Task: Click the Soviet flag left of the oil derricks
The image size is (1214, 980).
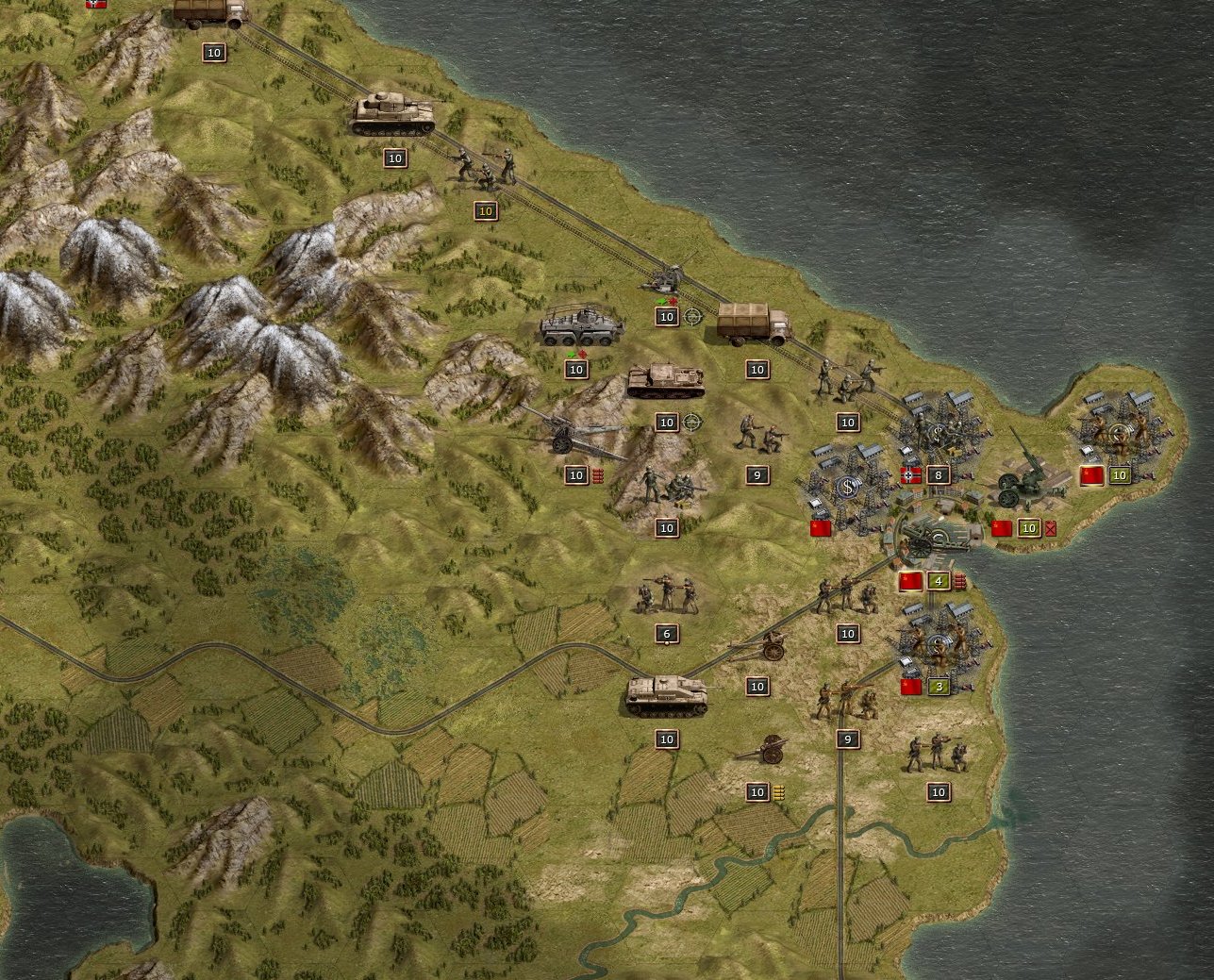Action: pos(819,527)
